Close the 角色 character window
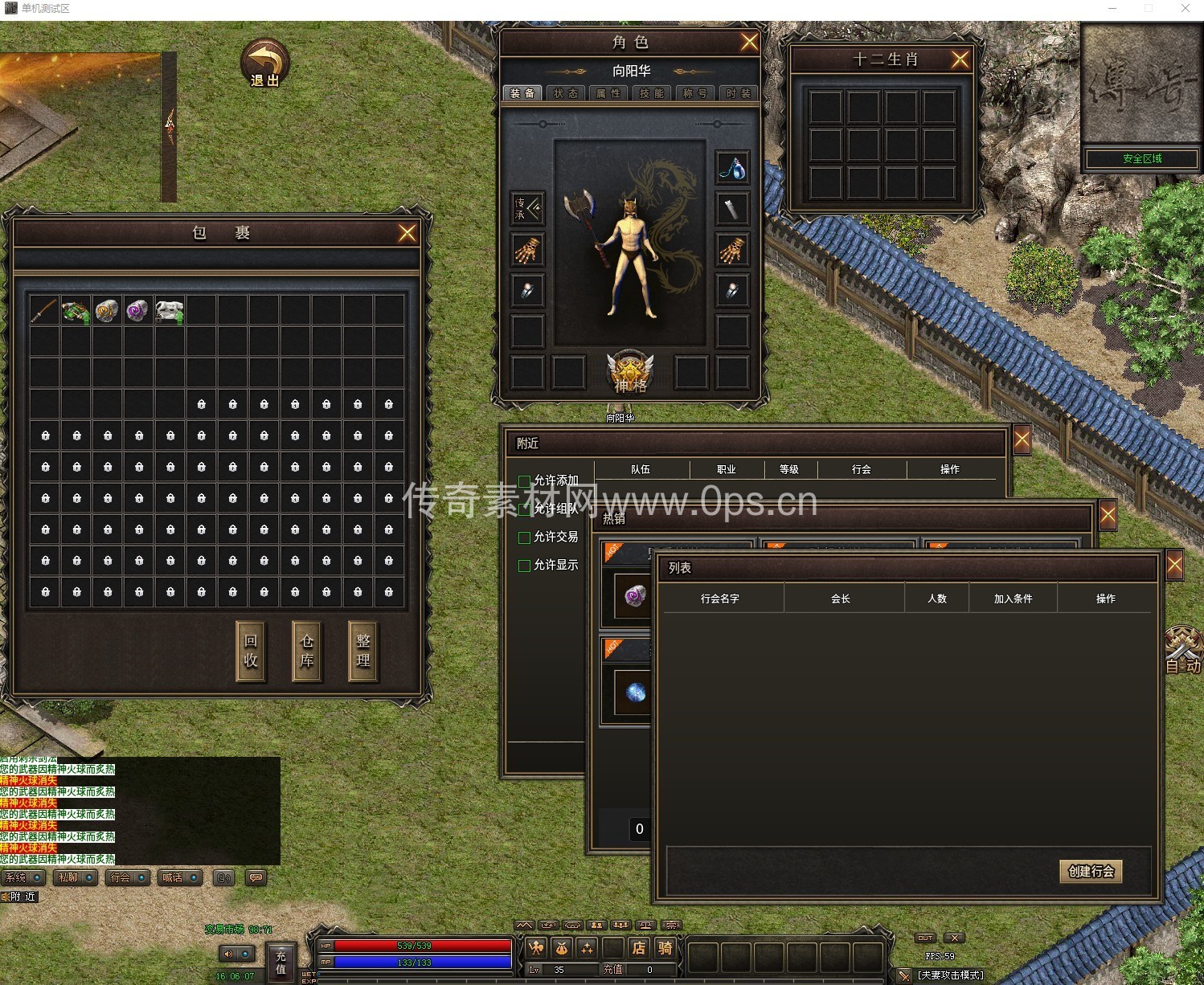The width and height of the screenshot is (1204, 985). click(749, 42)
